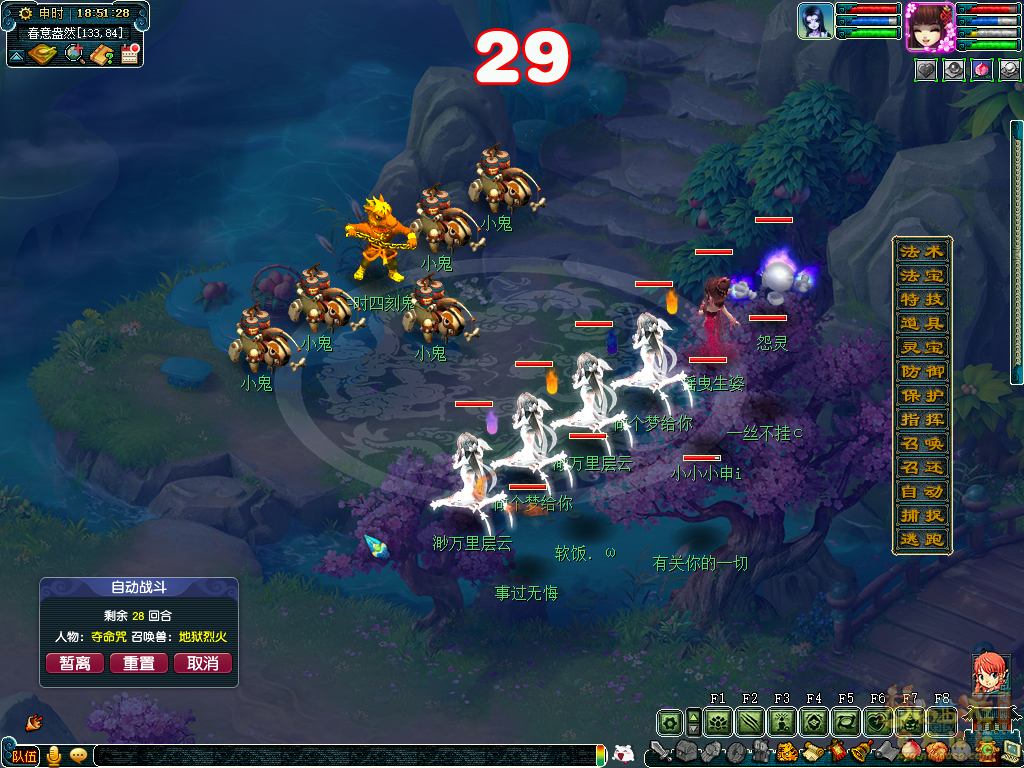
Task: Select the 捕捉 capture command
Action: click(921, 515)
